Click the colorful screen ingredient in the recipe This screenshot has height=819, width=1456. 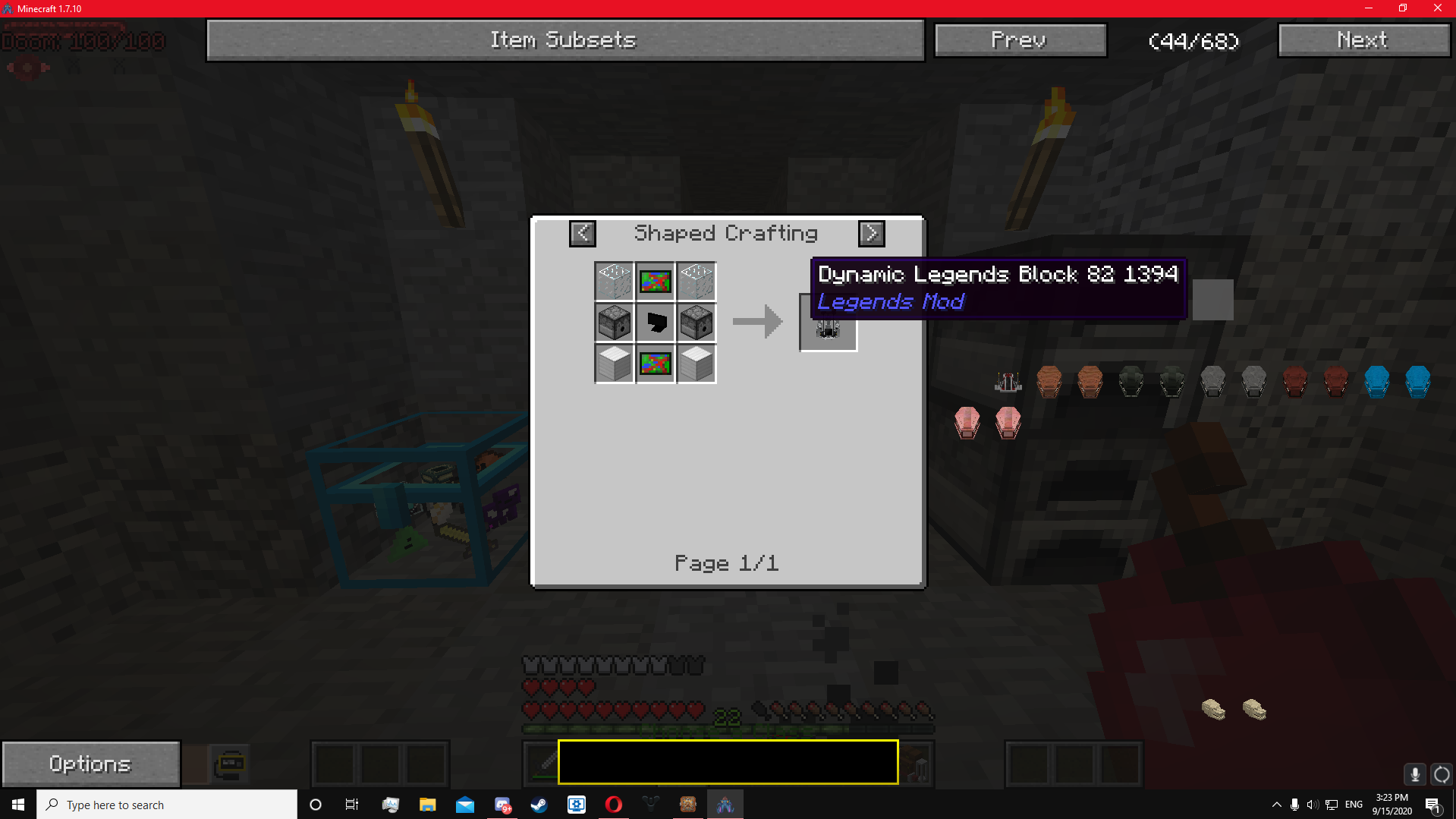pos(655,281)
